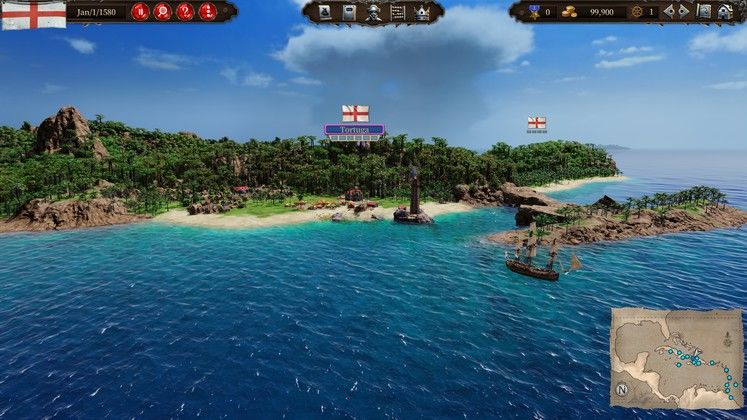Screen dimensions: 747x420
Task: Open the pirate skull icon panel
Action: point(374,12)
